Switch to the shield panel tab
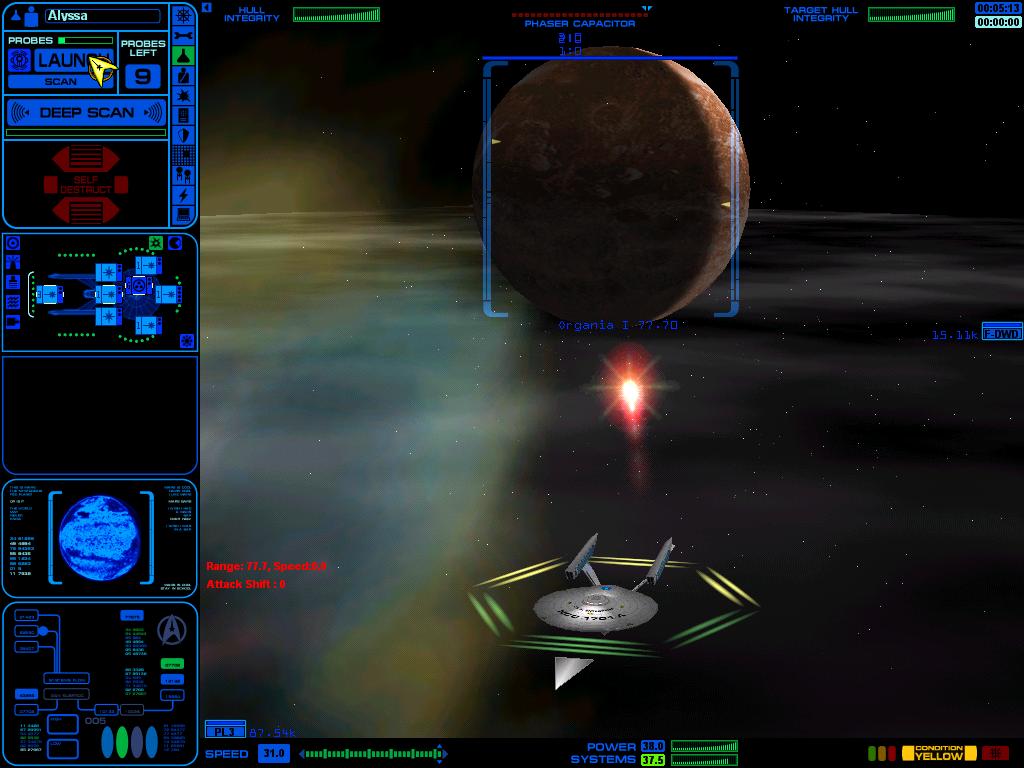 pos(183,135)
